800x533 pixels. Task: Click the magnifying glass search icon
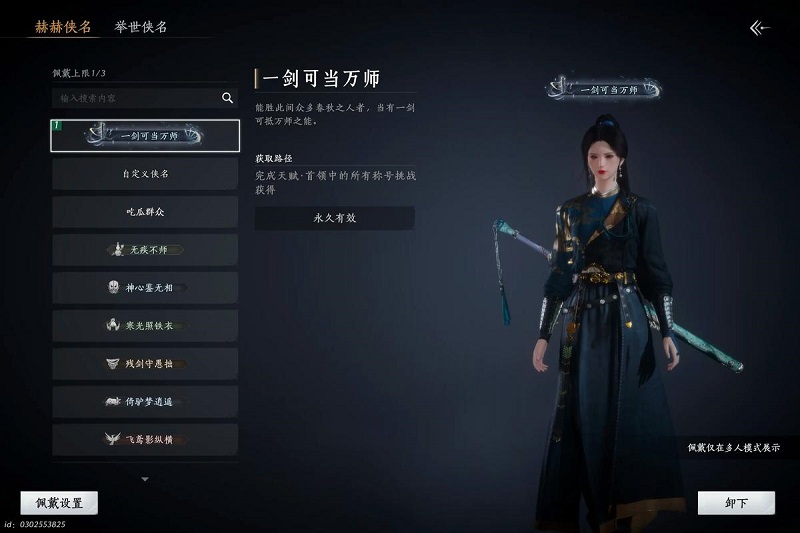click(227, 98)
